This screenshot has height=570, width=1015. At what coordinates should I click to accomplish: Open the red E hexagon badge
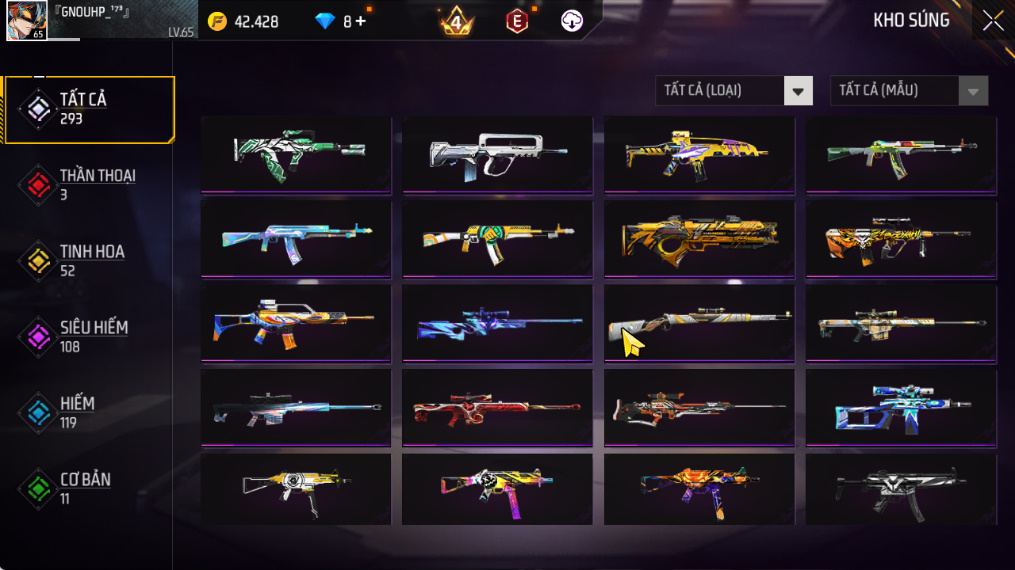click(x=516, y=21)
